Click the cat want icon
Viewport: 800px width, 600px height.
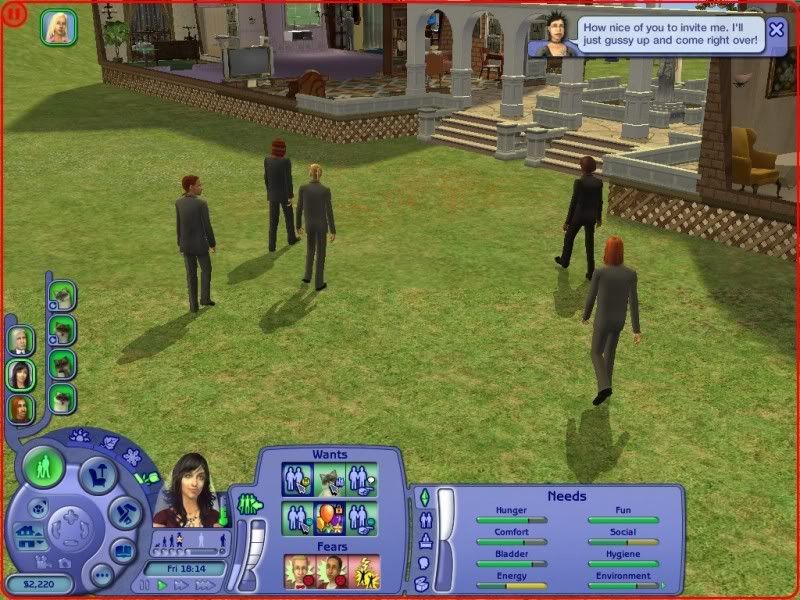tap(331, 480)
